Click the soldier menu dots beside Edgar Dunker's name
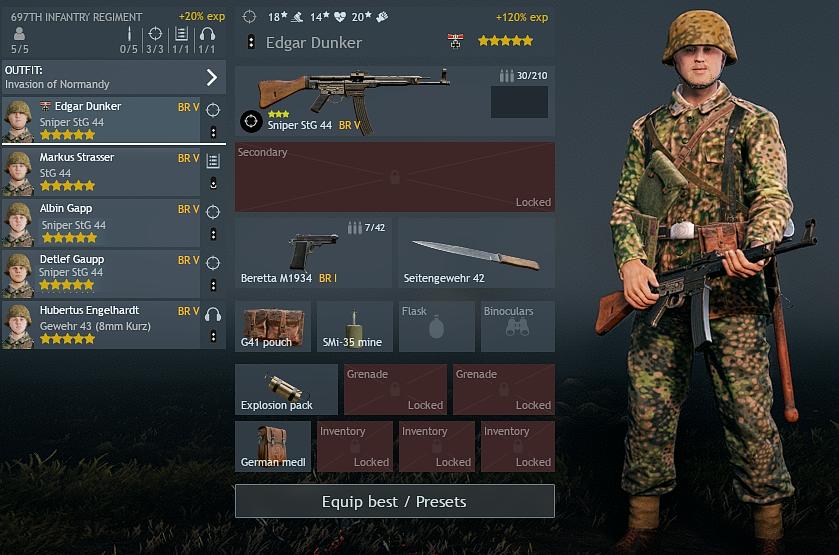Screen dimensions: 839x555 (251, 42)
